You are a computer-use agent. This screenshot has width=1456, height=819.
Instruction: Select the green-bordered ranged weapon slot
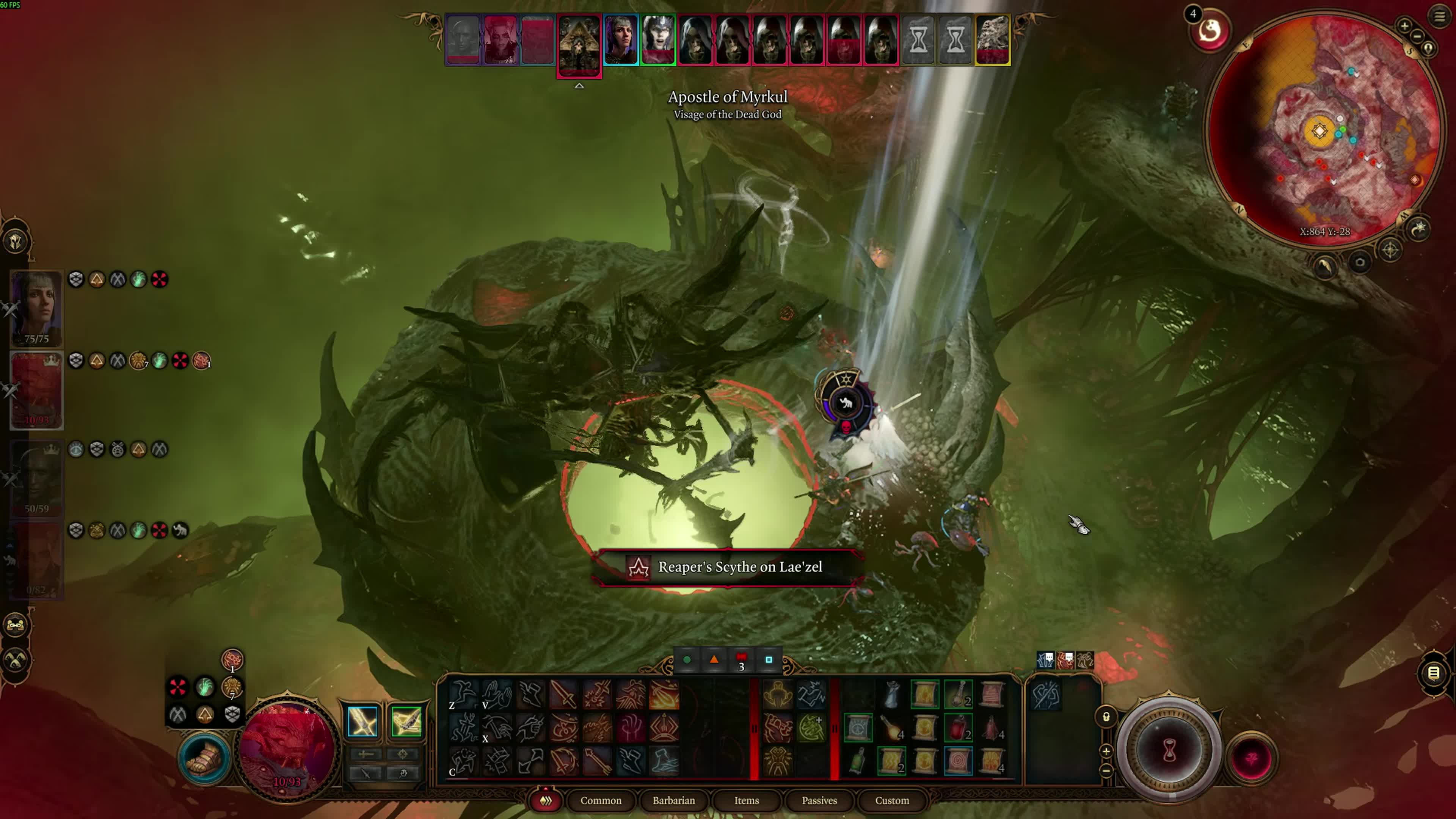[x=406, y=721]
